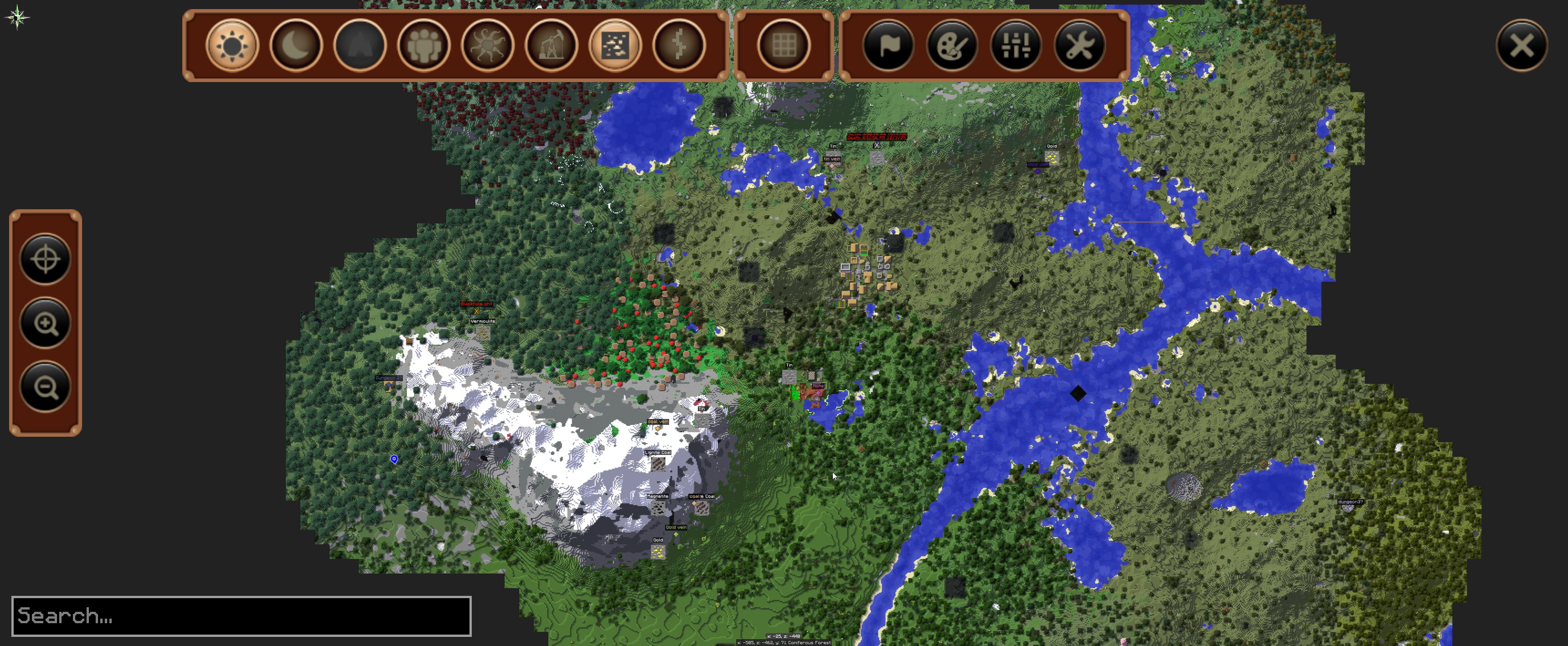
Task: Toggle the tentacled sun layer button
Action: (x=488, y=45)
